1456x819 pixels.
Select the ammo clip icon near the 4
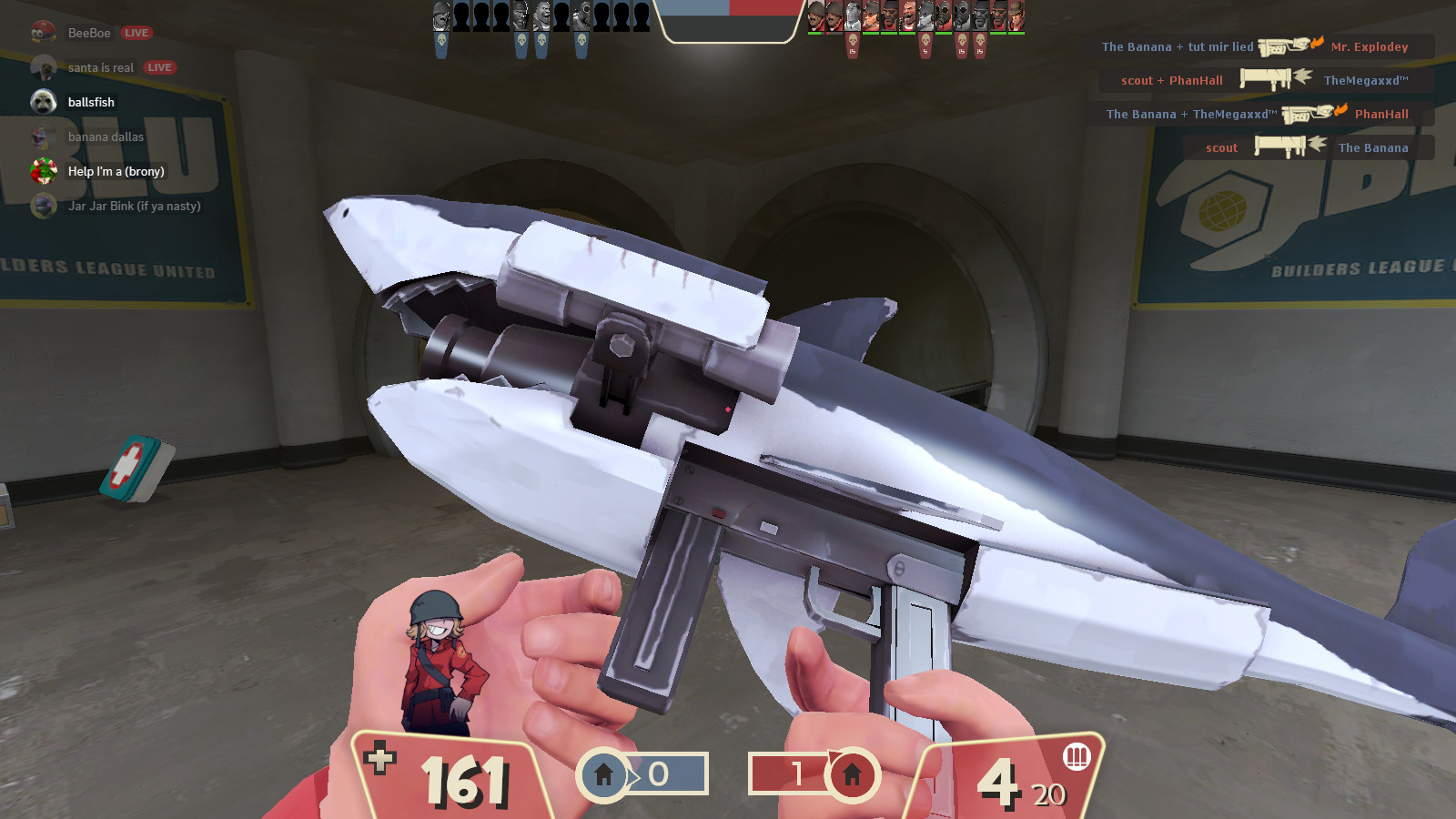pos(1077,756)
